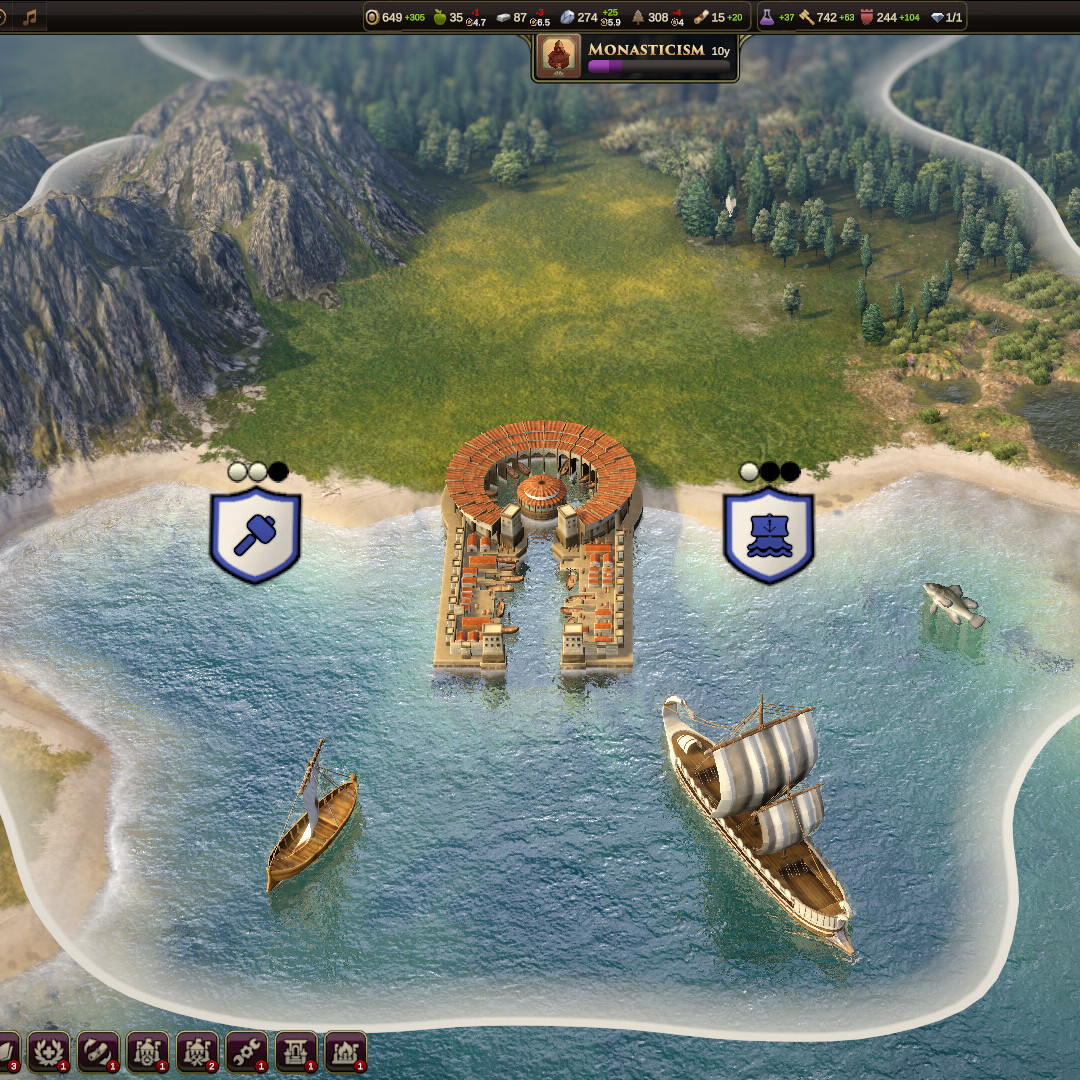The height and width of the screenshot is (1080, 1080).
Task: Select the ship harbor shield marker
Action: click(x=768, y=535)
